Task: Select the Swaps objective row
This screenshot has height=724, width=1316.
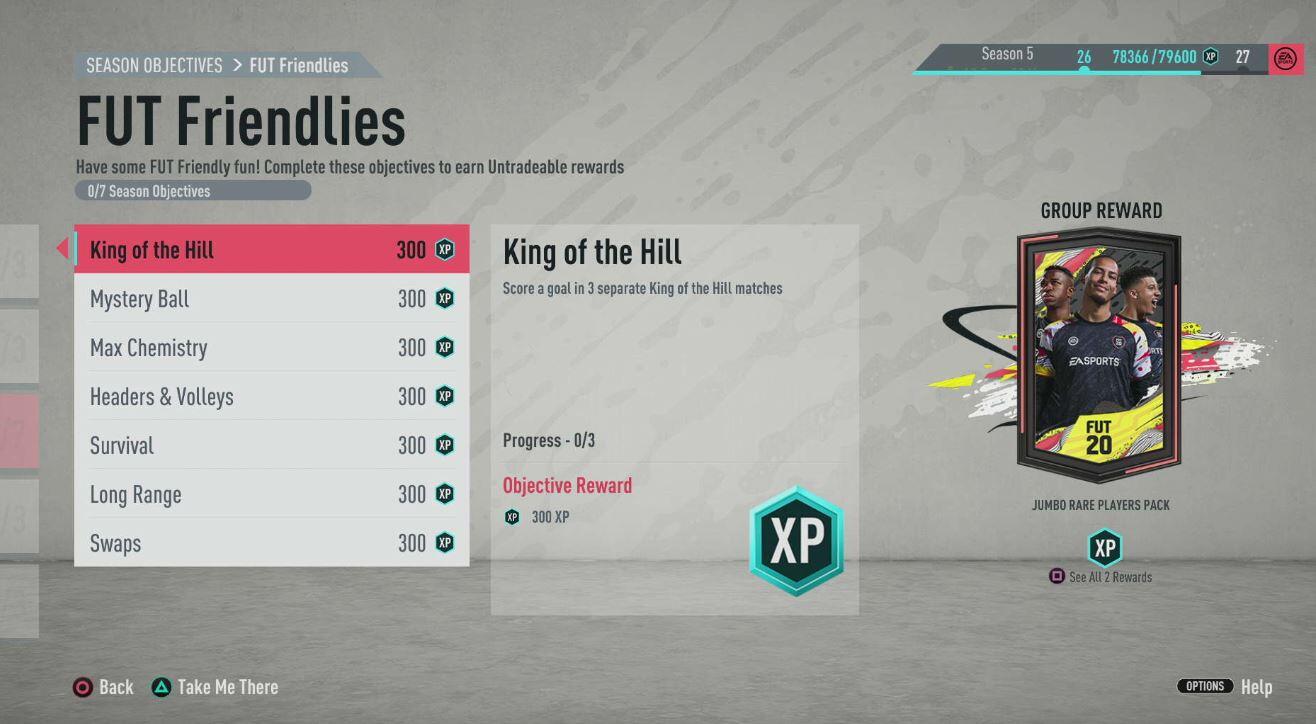Action: [271, 544]
